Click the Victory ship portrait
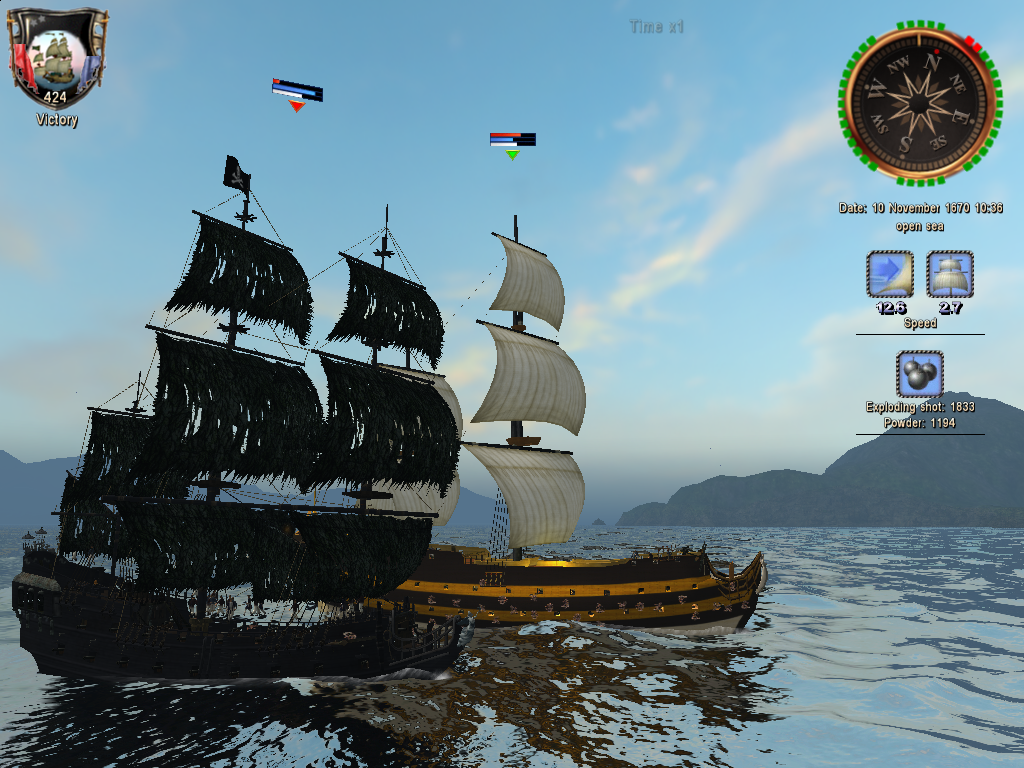 pyautogui.click(x=56, y=58)
